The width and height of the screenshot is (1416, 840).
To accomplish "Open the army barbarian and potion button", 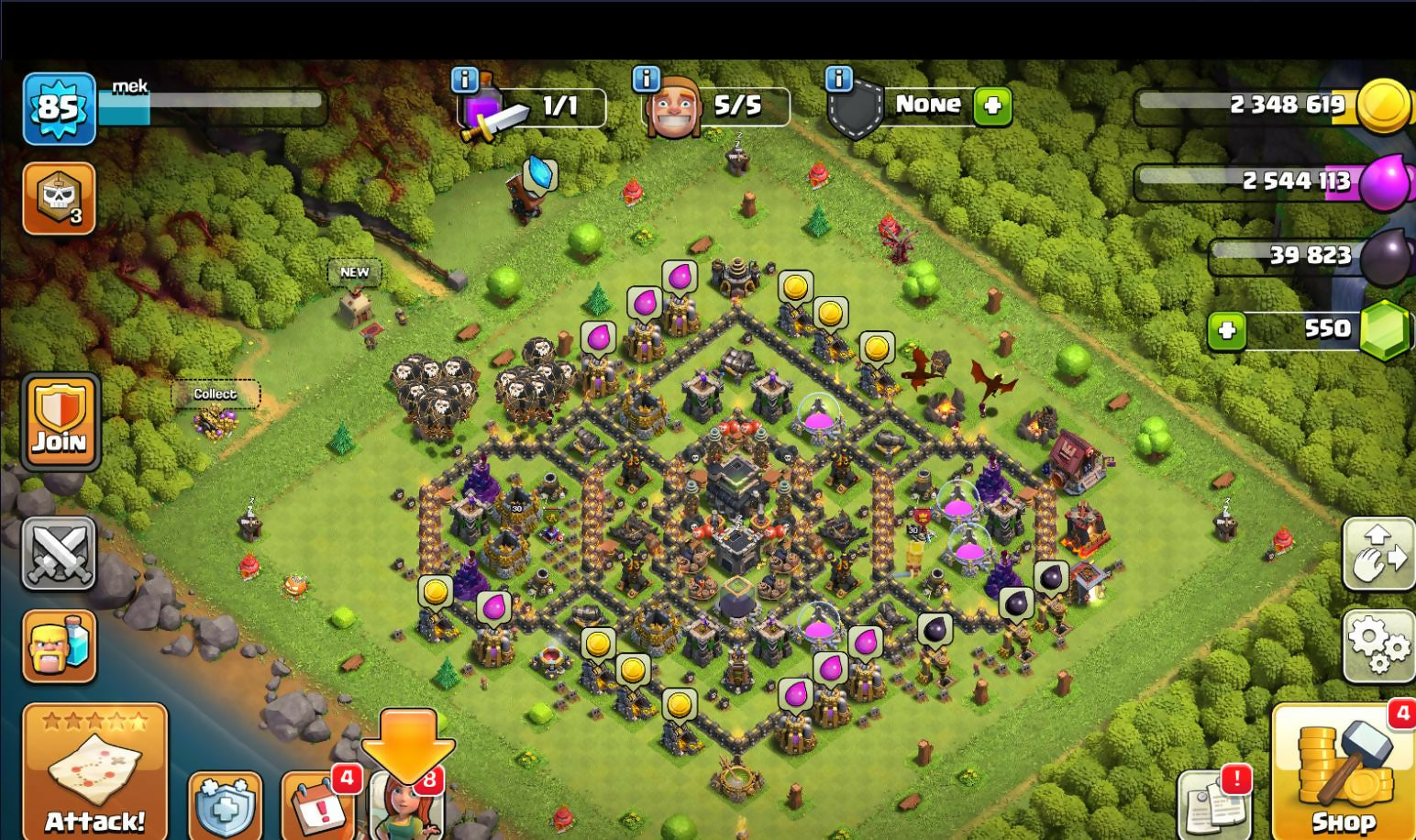I will click(60, 647).
